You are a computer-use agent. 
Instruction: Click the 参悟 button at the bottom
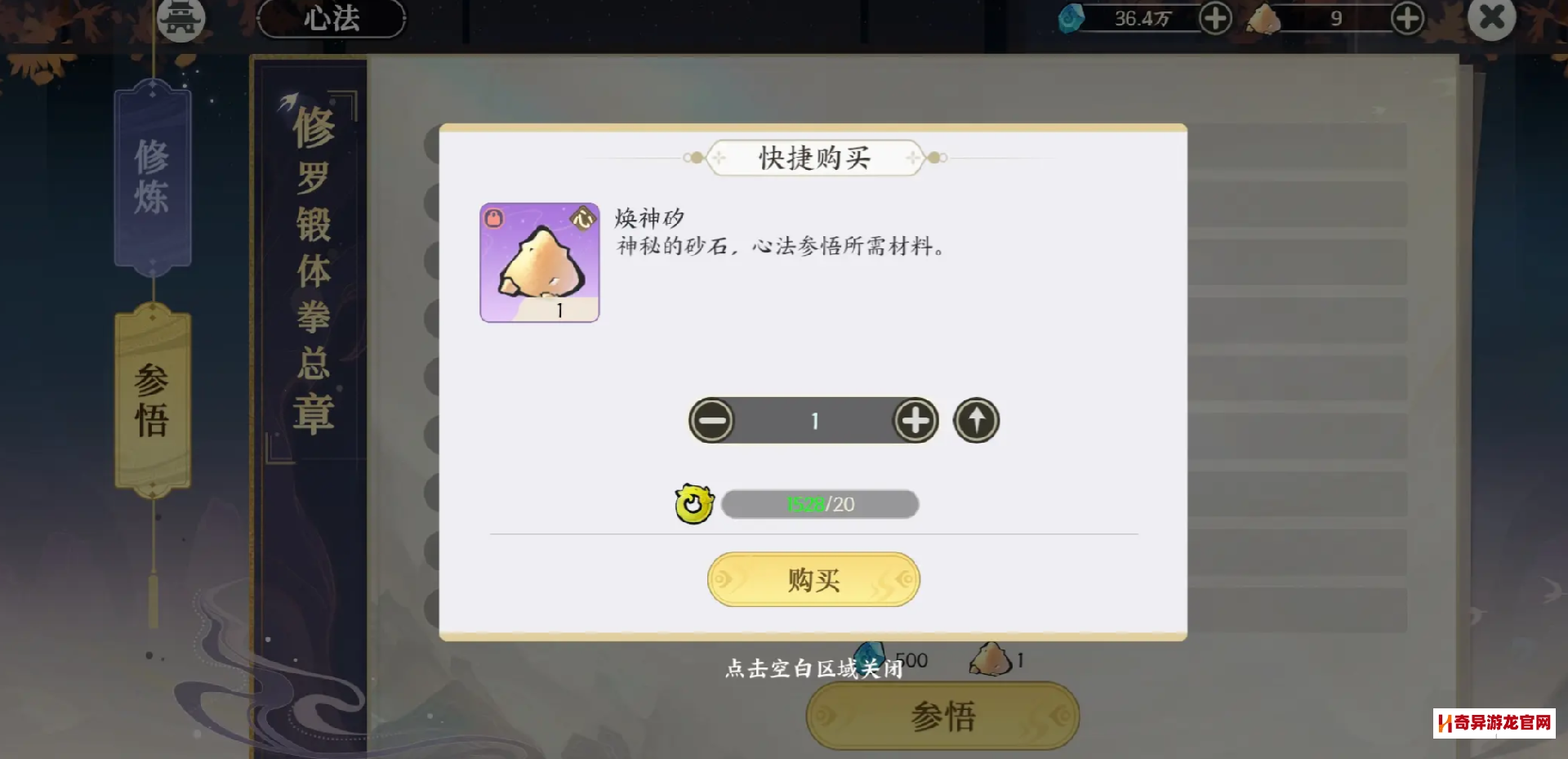pyautogui.click(x=942, y=716)
